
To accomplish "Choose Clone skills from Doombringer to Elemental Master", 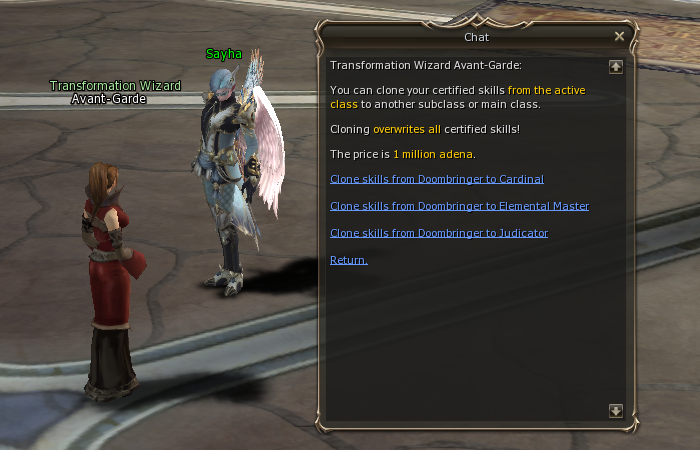I will (459, 206).
